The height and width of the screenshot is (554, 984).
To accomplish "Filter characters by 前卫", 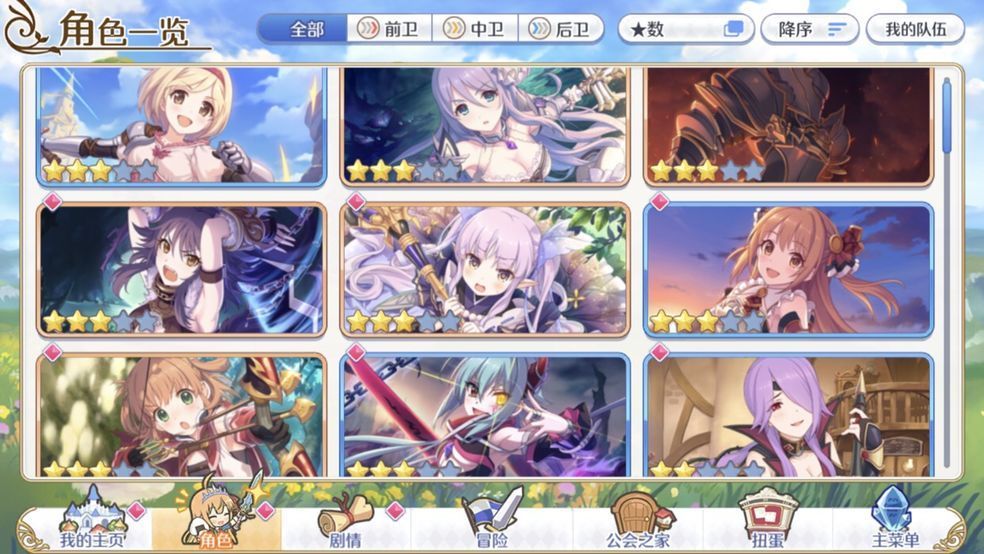I will tap(390, 29).
